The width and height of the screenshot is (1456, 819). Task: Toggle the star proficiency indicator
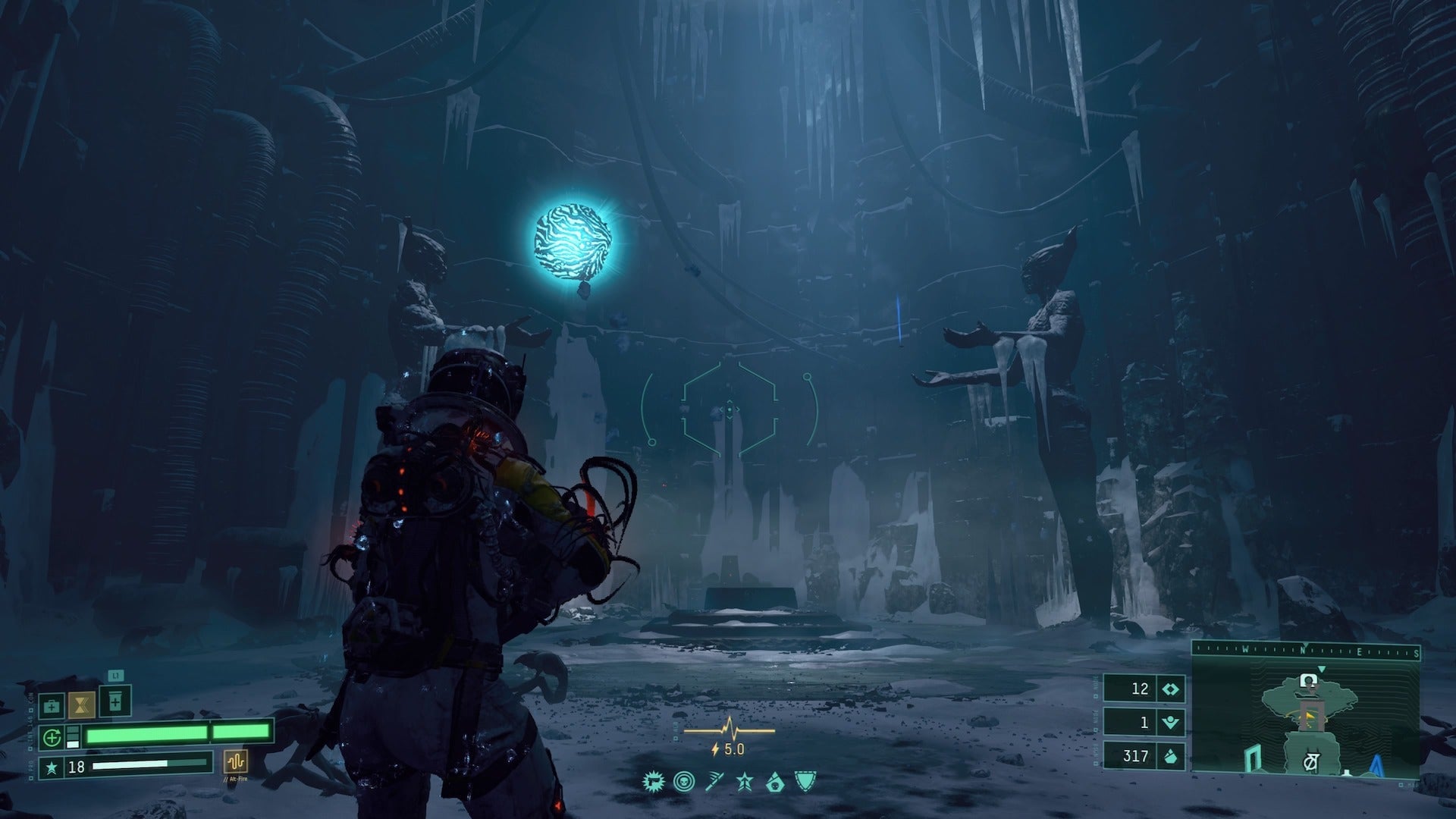pyautogui.click(x=744, y=783)
